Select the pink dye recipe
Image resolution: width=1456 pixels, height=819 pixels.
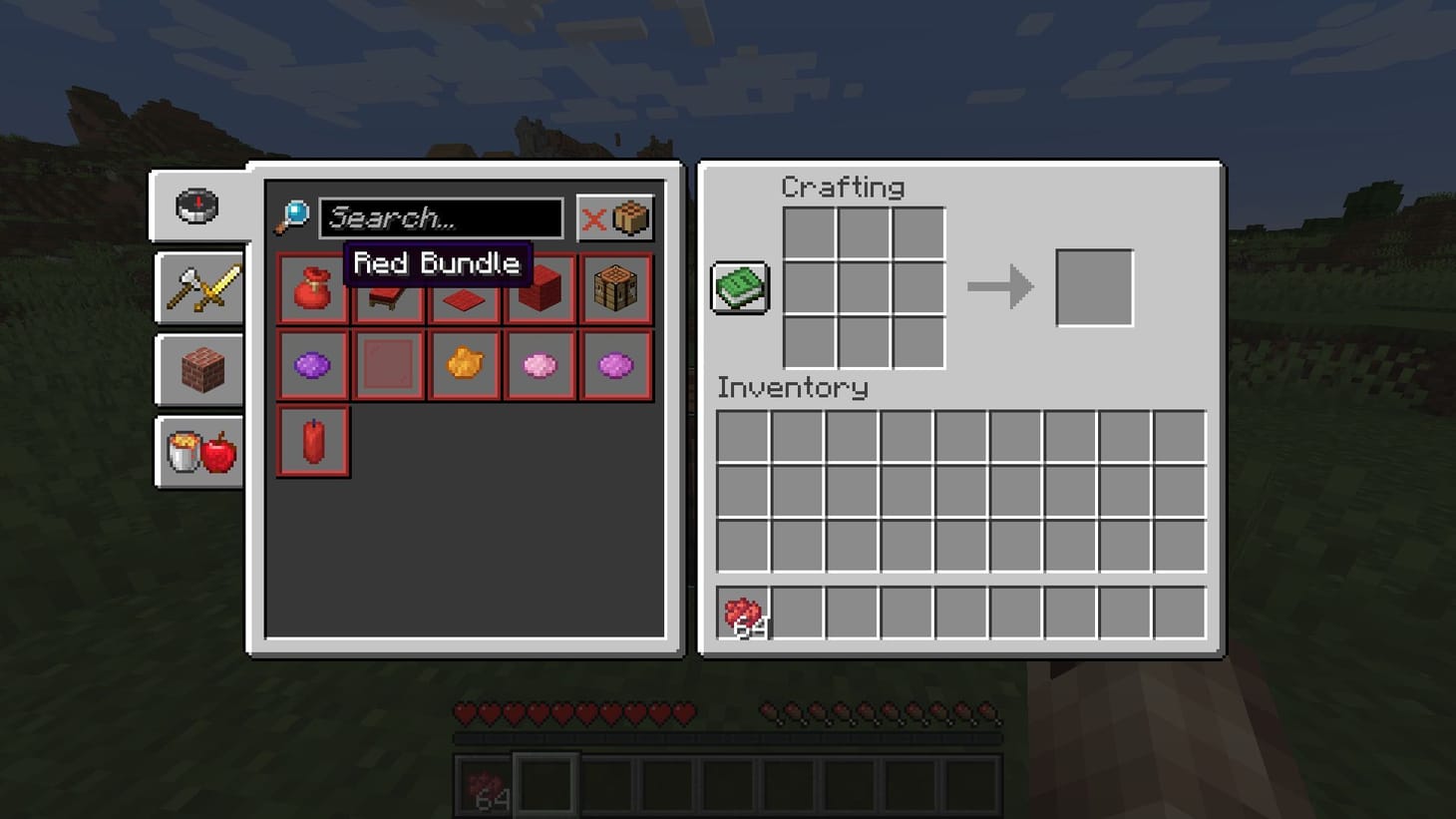coord(540,365)
